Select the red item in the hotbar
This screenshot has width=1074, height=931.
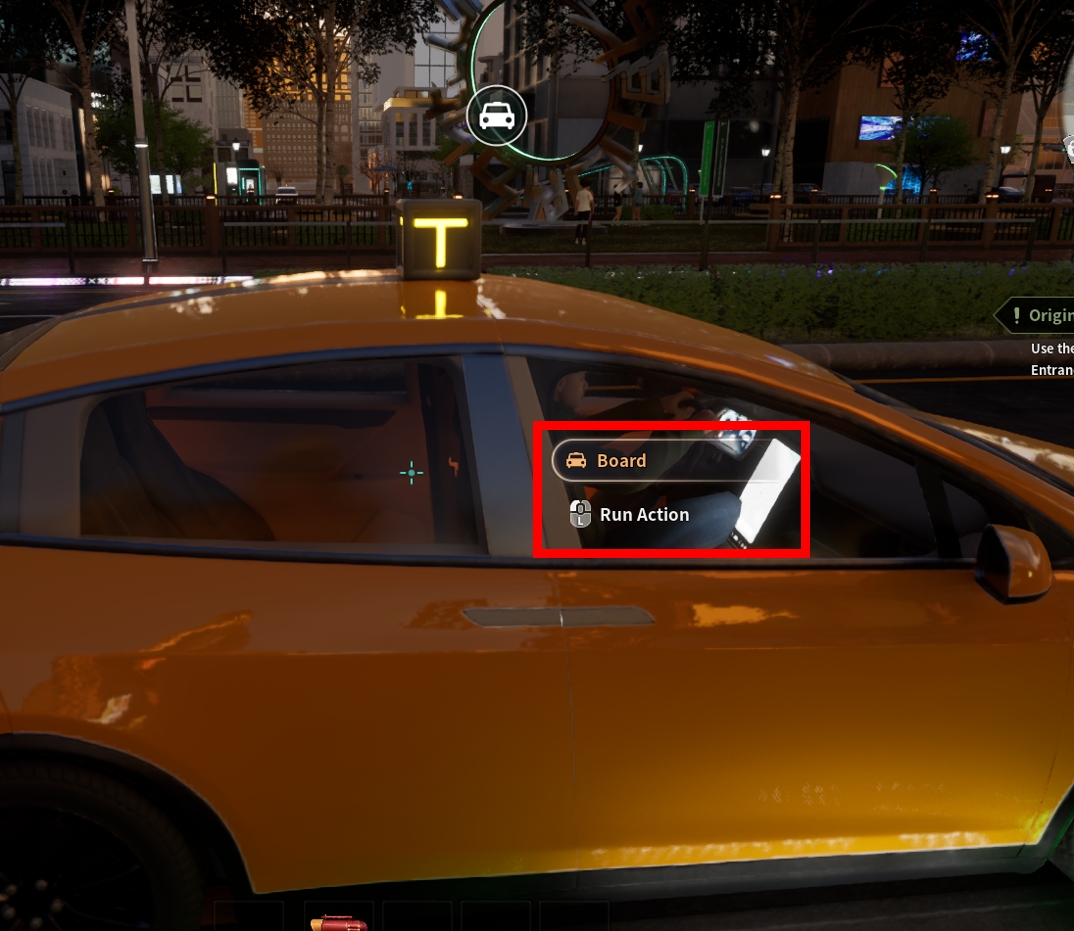pos(338,921)
